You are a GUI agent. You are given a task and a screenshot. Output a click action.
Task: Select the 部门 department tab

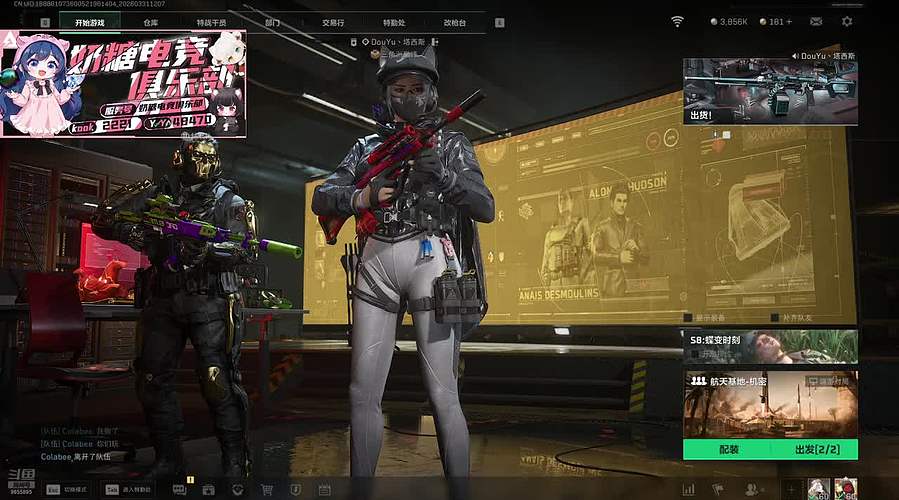(273, 22)
